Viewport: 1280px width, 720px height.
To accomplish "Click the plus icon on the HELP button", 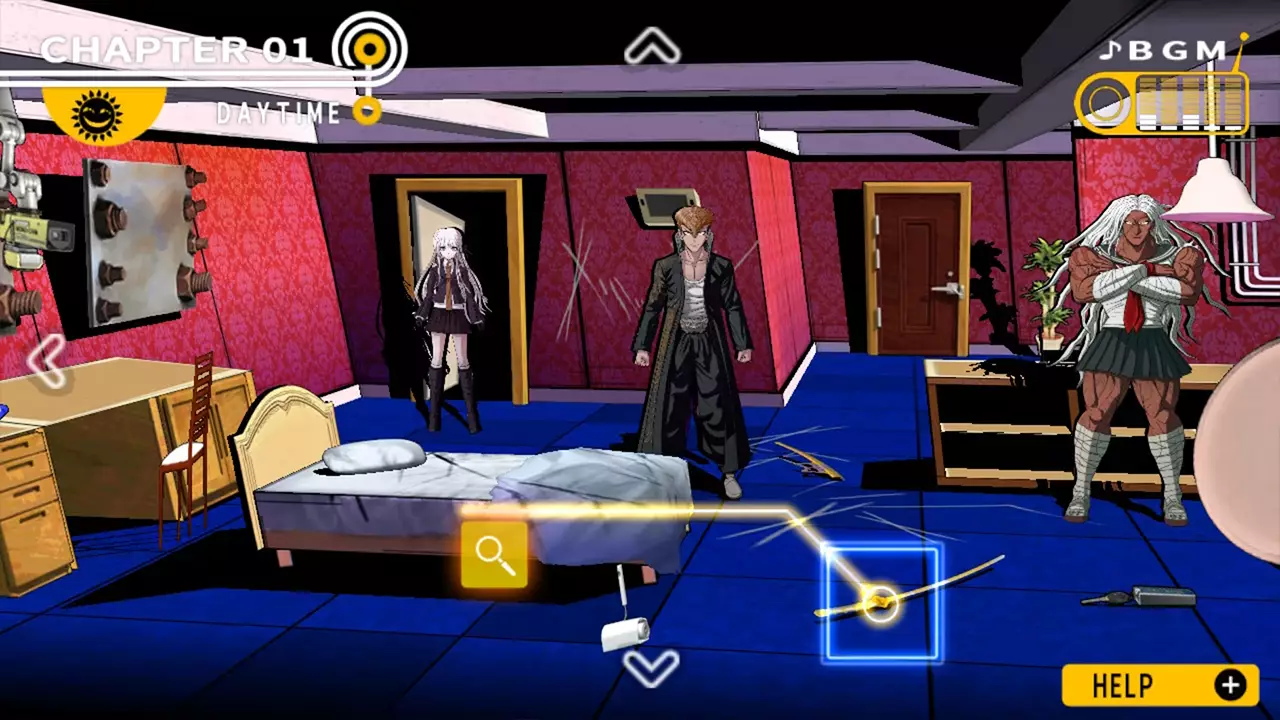I will 1229,686.
